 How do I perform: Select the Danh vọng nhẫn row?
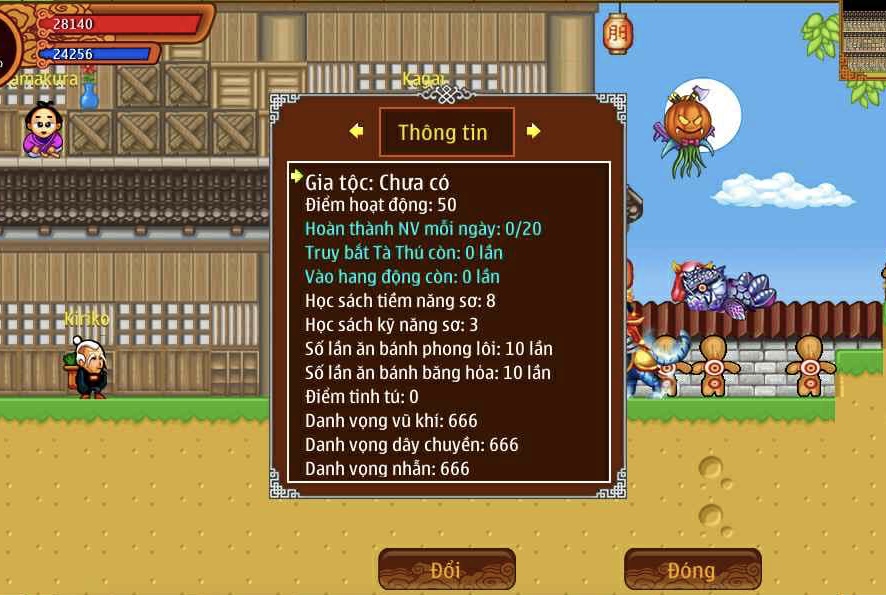coord(387,468)
